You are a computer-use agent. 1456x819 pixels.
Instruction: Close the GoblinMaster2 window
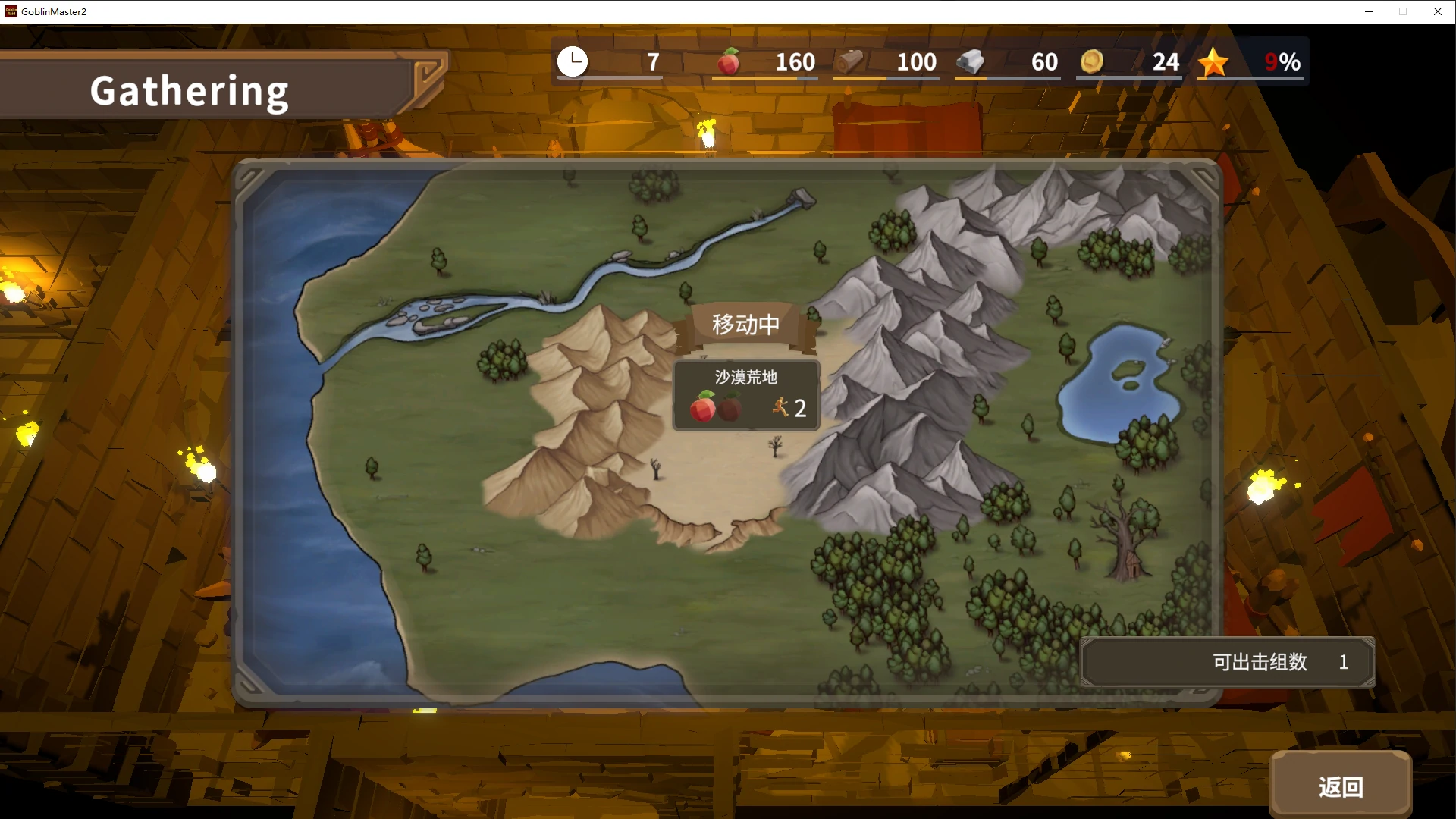point(1437,11)
